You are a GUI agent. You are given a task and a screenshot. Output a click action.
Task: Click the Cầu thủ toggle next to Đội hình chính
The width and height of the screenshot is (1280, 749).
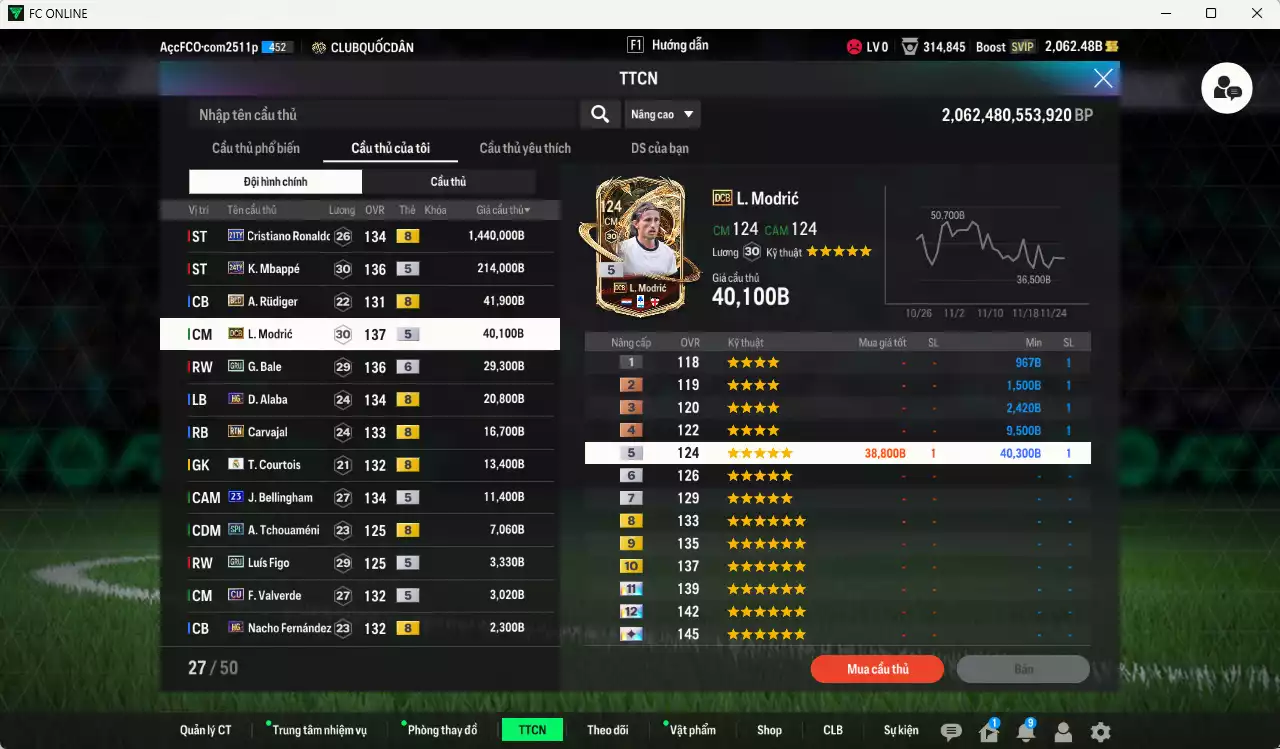pyautogui.click(x=447, y=181)
